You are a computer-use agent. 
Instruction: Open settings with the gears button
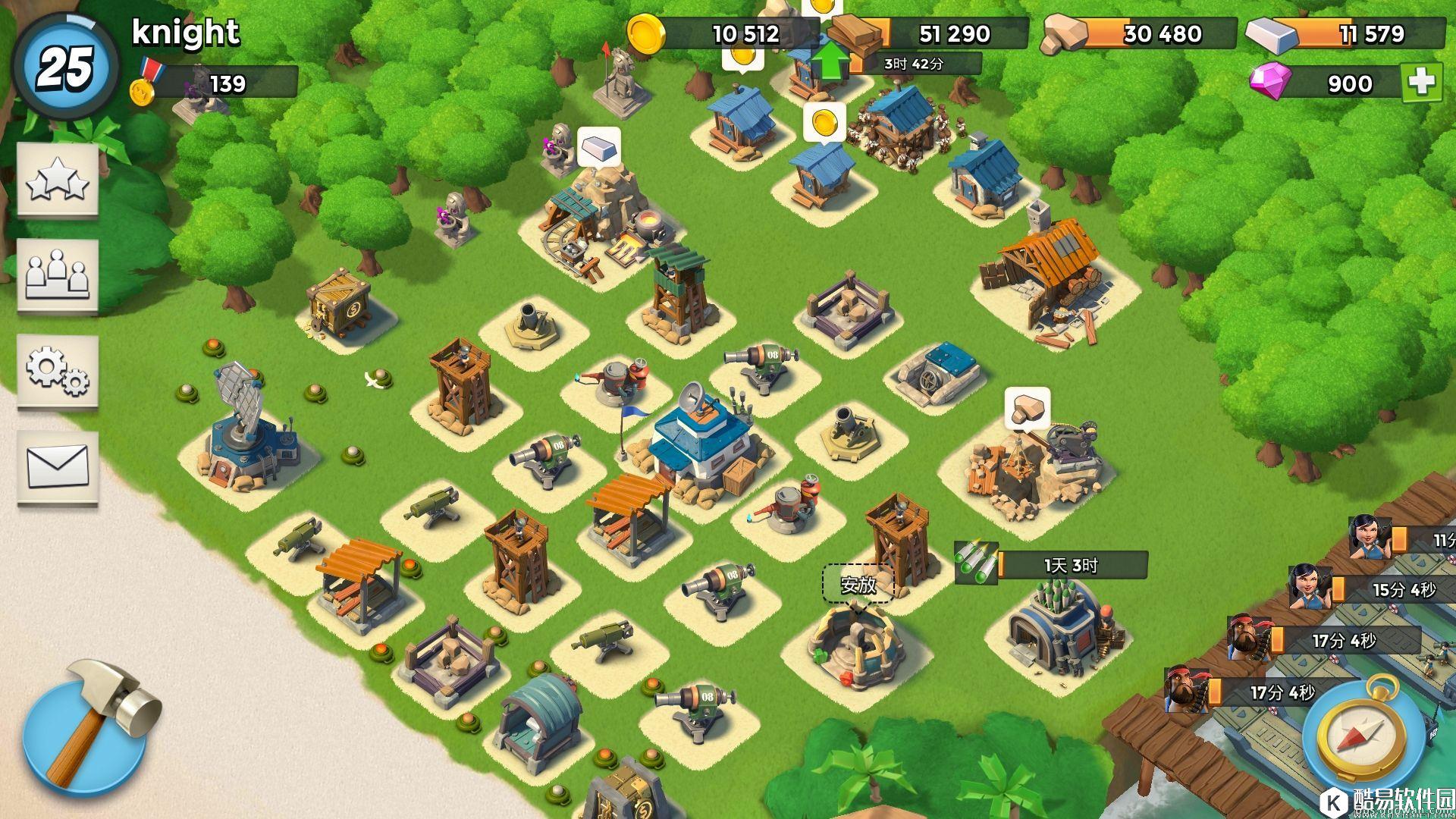click(x=58, y=372)
